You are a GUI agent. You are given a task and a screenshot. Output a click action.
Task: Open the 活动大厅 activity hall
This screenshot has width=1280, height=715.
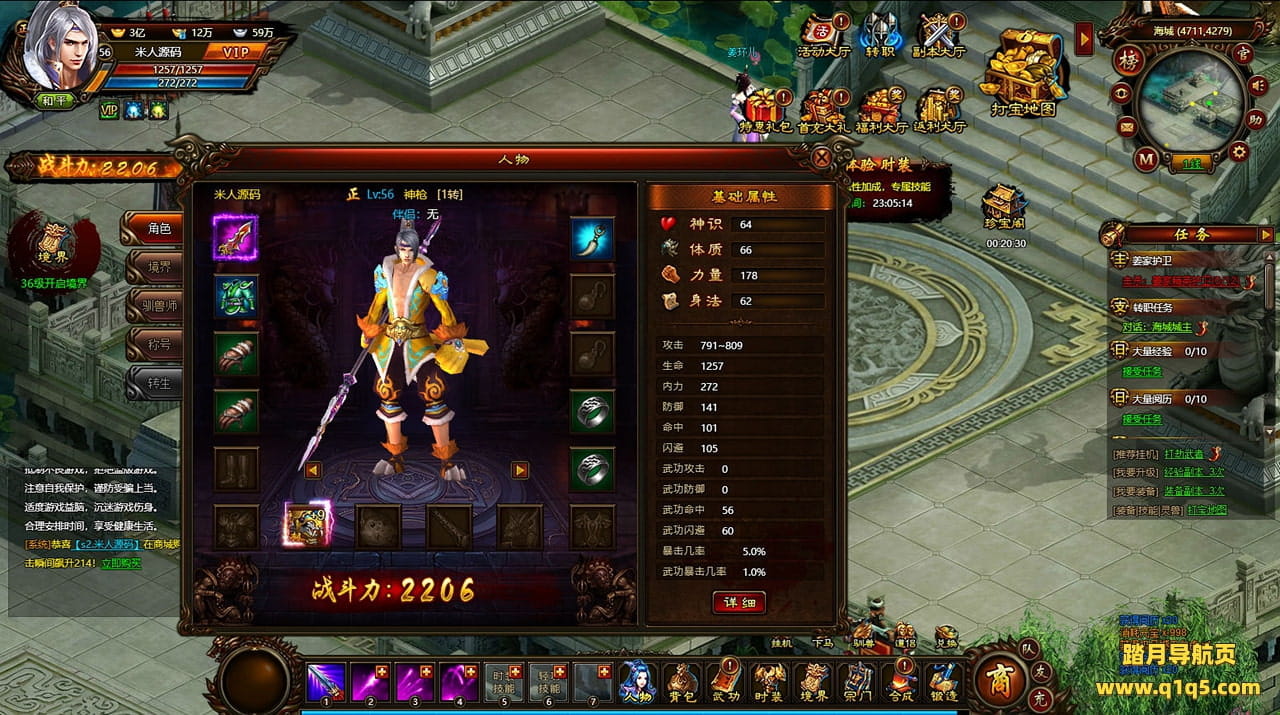(822, 35)
